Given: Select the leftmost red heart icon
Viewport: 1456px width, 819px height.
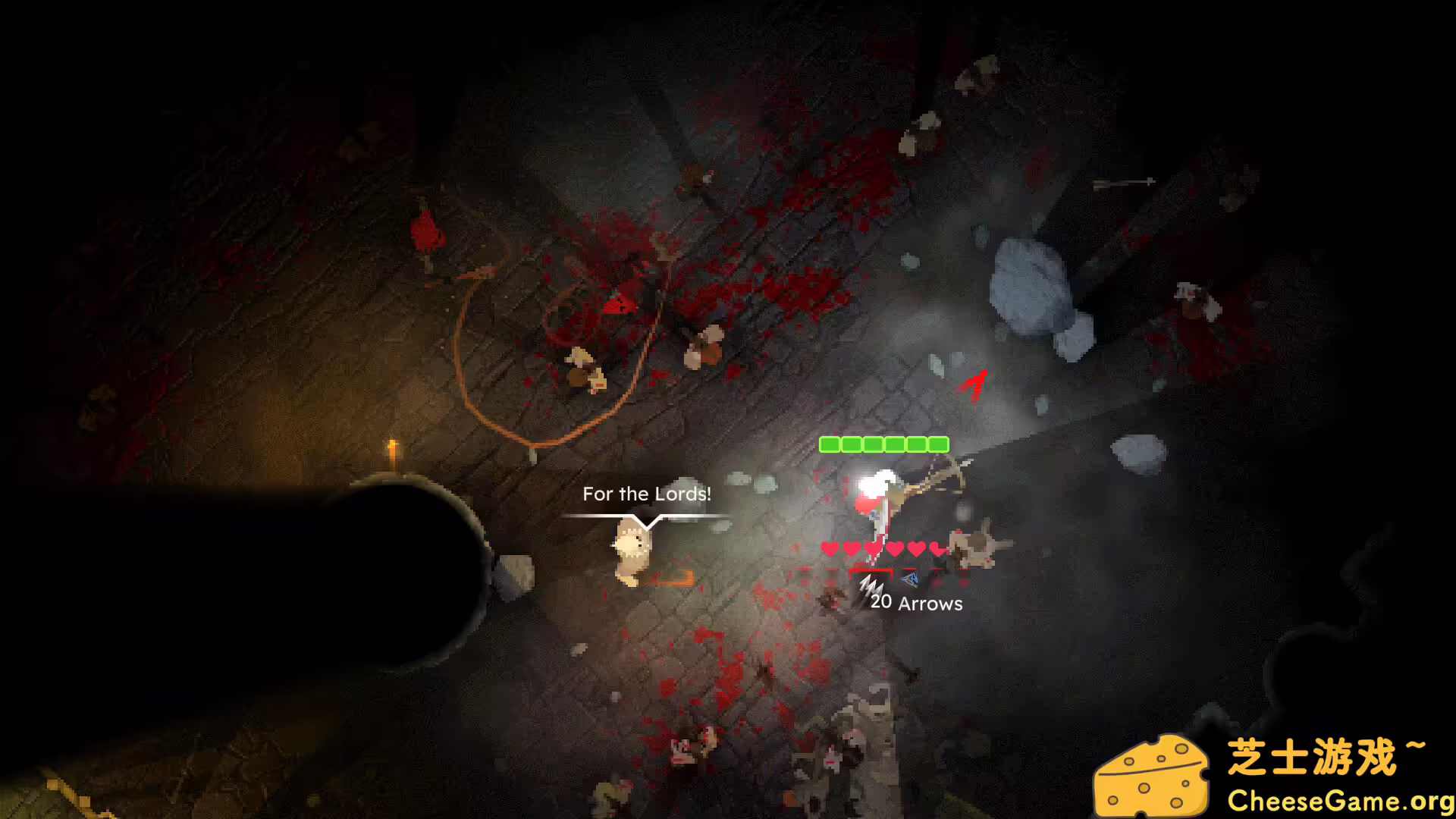Looking at the screenshot, I should click(x=830, y=548).
